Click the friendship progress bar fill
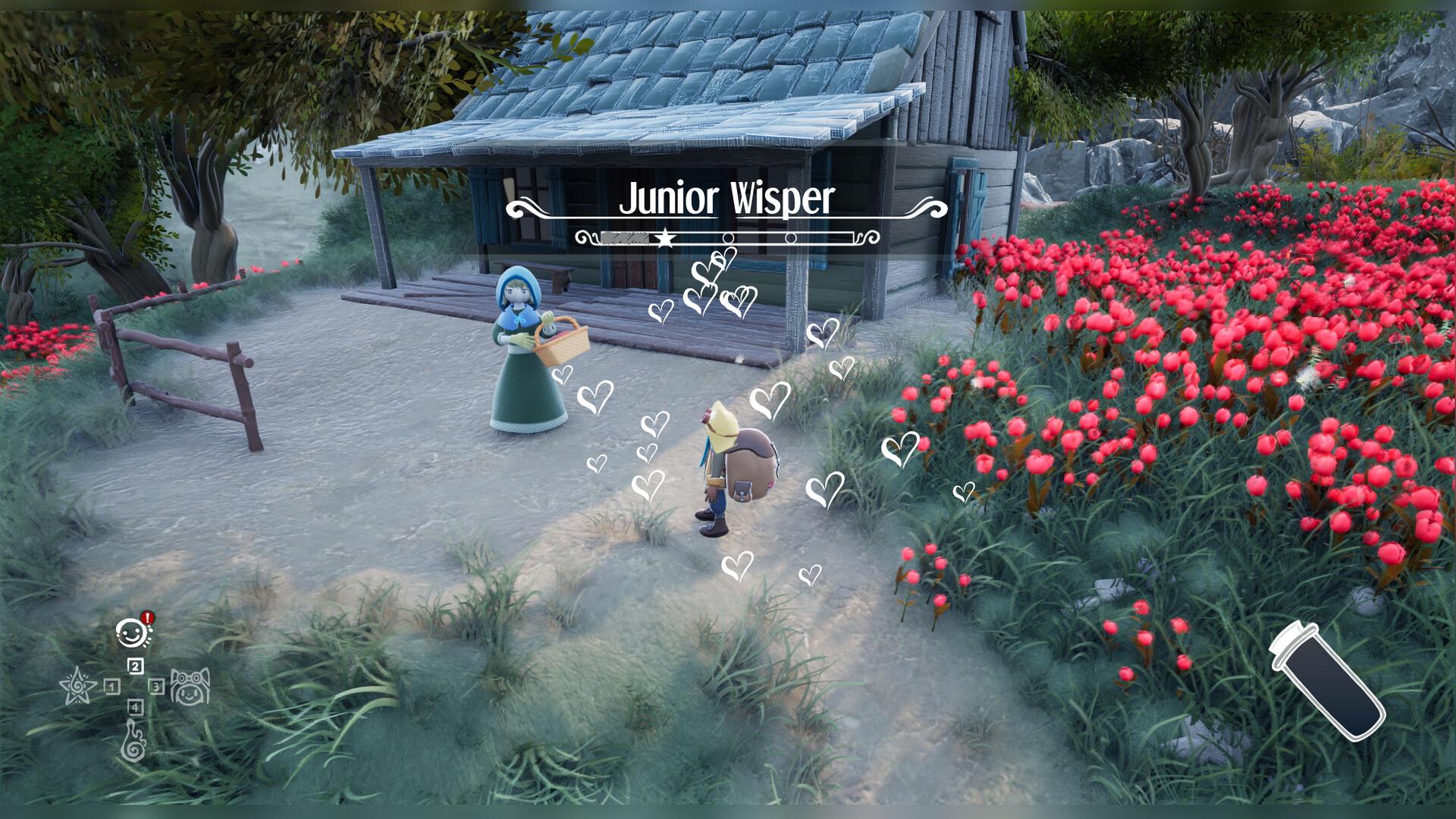 (623, 237)
